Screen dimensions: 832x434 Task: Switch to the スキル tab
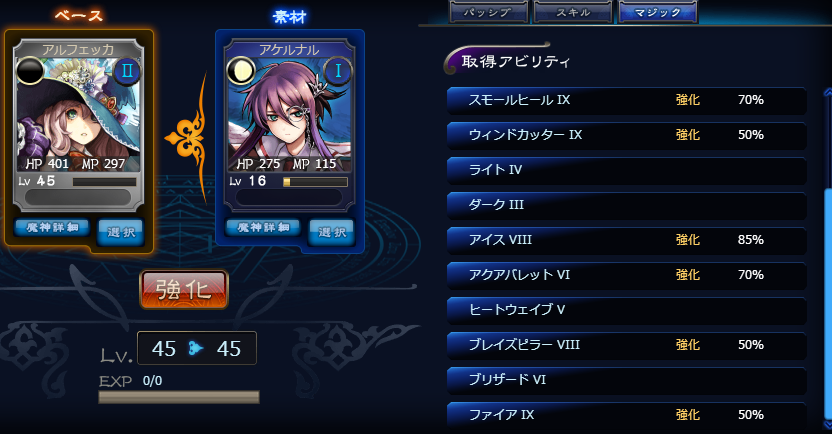pyautogui.click(x=572, y=12)
